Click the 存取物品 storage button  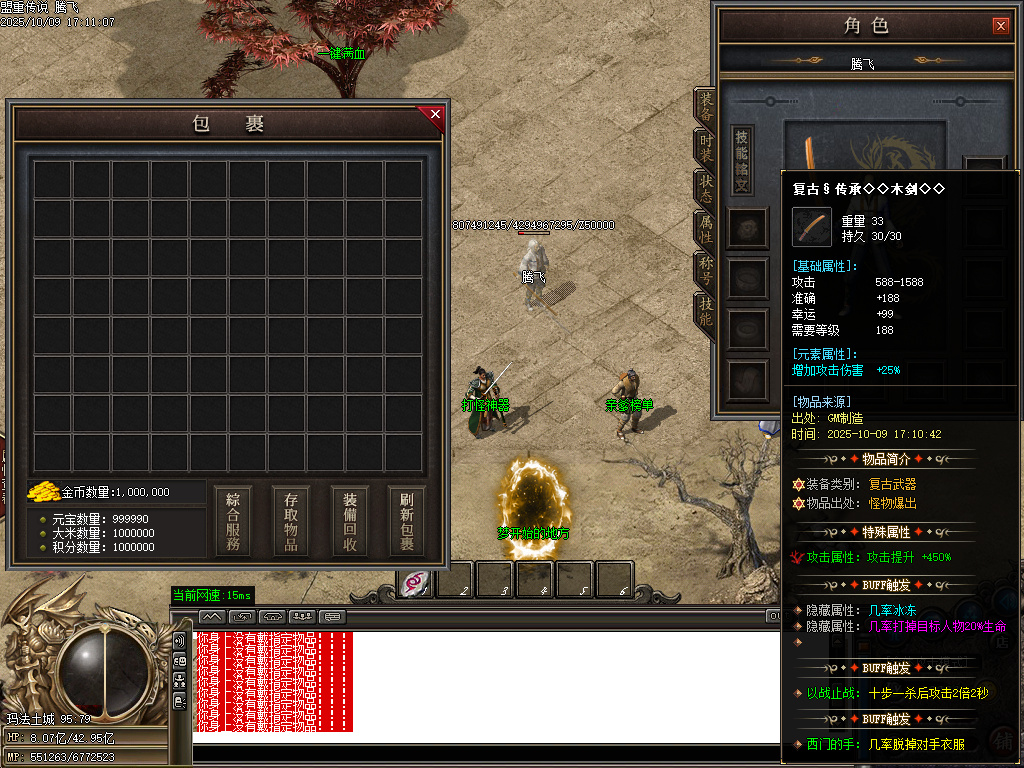291,521
